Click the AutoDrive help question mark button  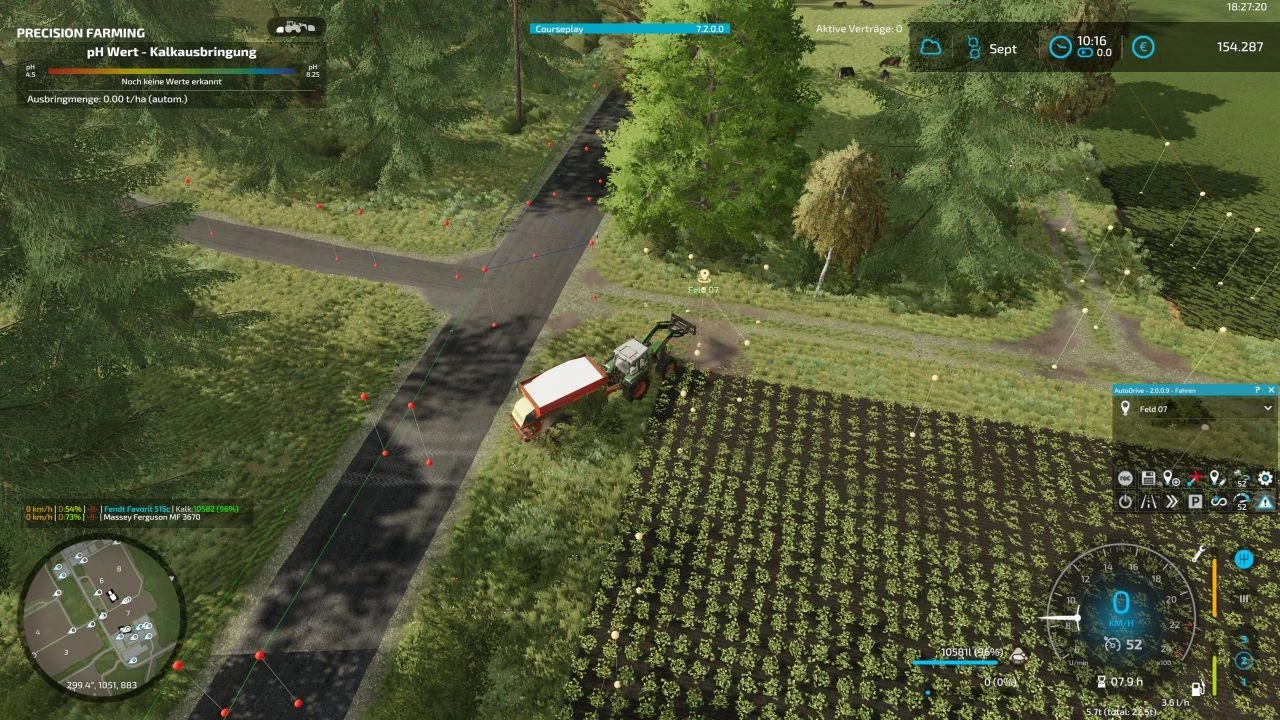pyautogui.click(x=1258, y=389)
